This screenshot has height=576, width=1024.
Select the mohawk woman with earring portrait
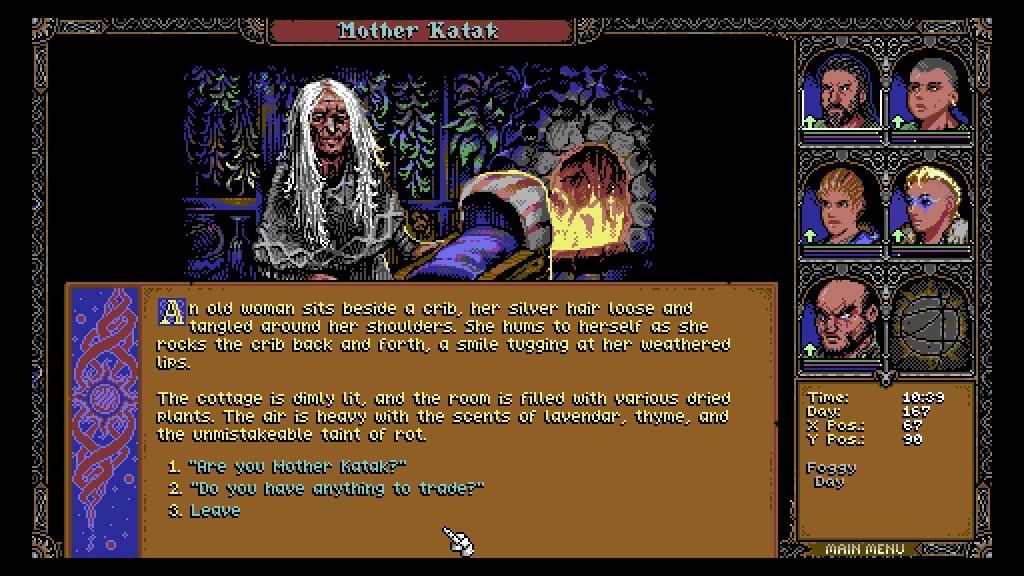click(930, 92)
